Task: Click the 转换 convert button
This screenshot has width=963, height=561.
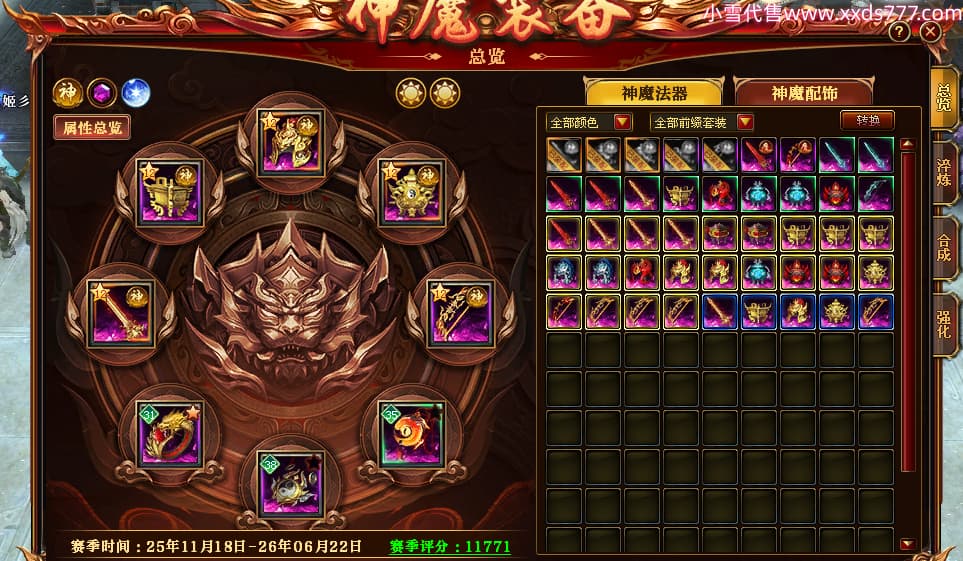Action: click(x=866, y=120)
